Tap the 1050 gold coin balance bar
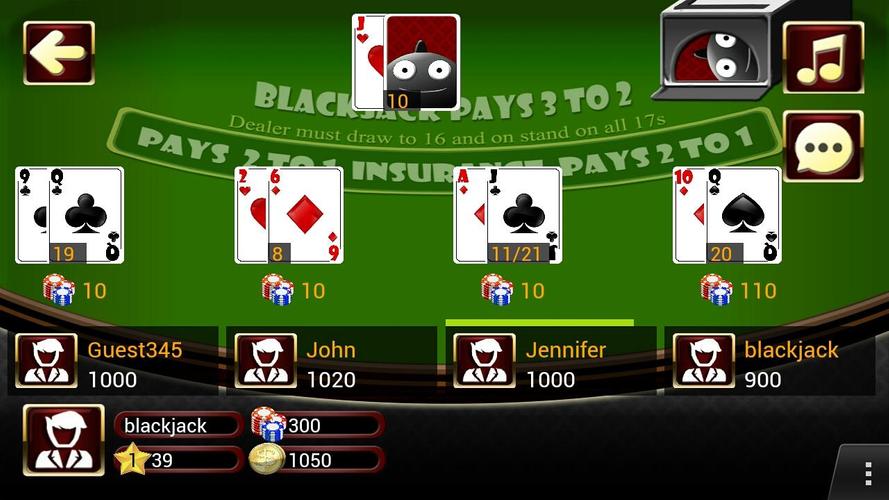The width and height of the screenshot is (889, 500). point(318,460)
